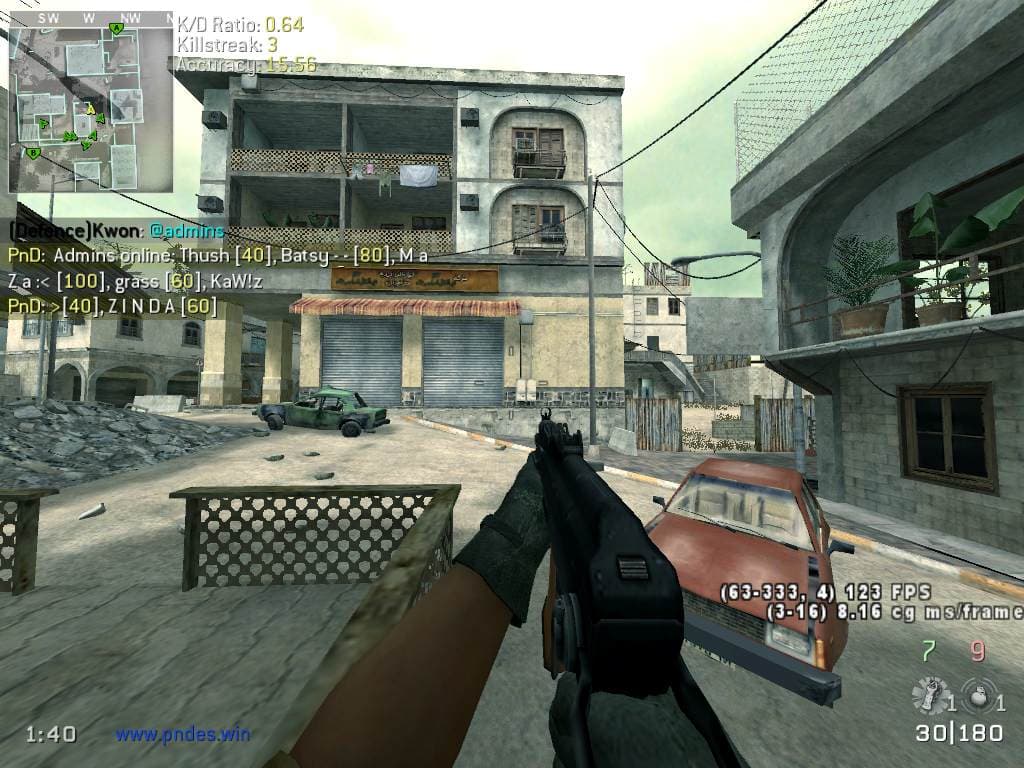Image resolution: width=1024 pixels, height=768 pixels.
Task: Click the @admins mention in chat
Action: (x=189, y=231)
